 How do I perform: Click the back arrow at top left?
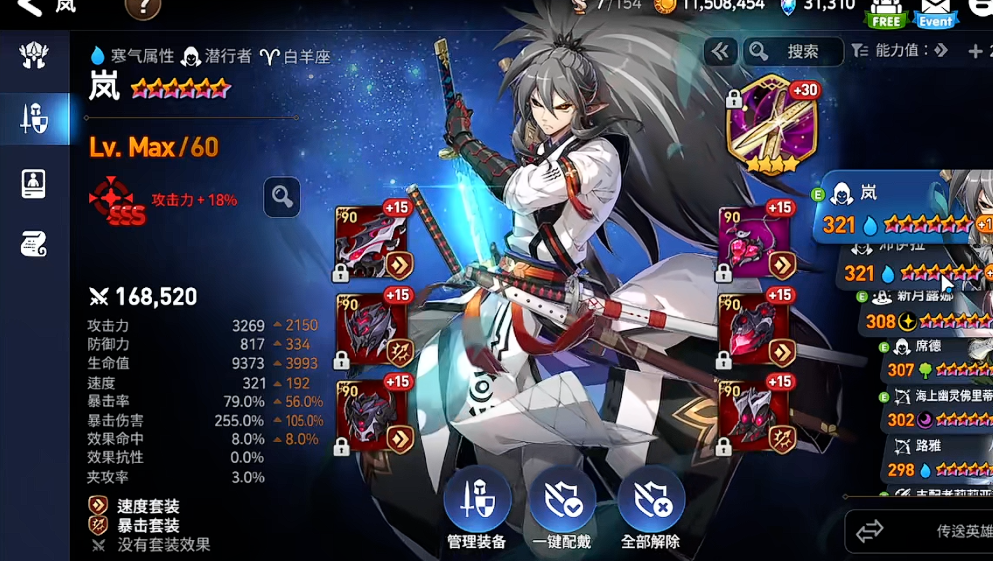(30, 8)
